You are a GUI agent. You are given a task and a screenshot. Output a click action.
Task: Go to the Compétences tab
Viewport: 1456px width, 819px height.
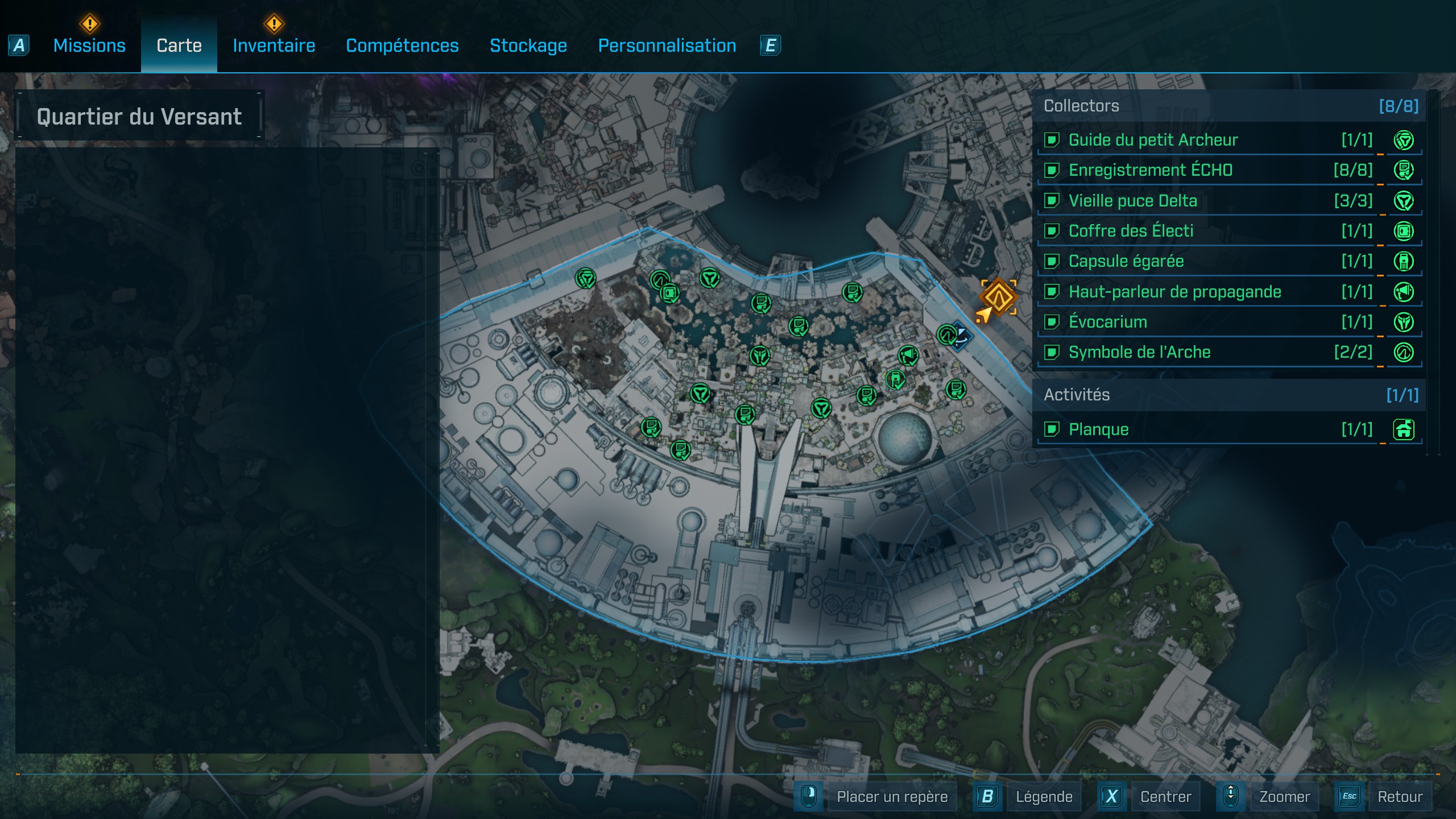click(402, 45)
